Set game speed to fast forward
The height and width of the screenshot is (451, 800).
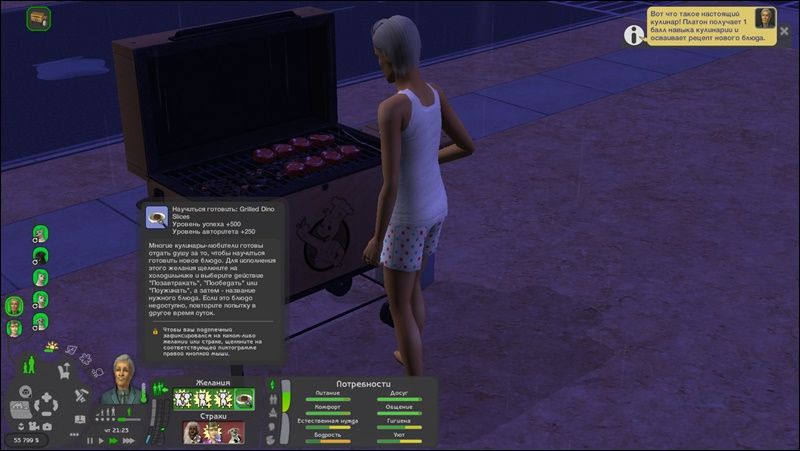(114, 440)
